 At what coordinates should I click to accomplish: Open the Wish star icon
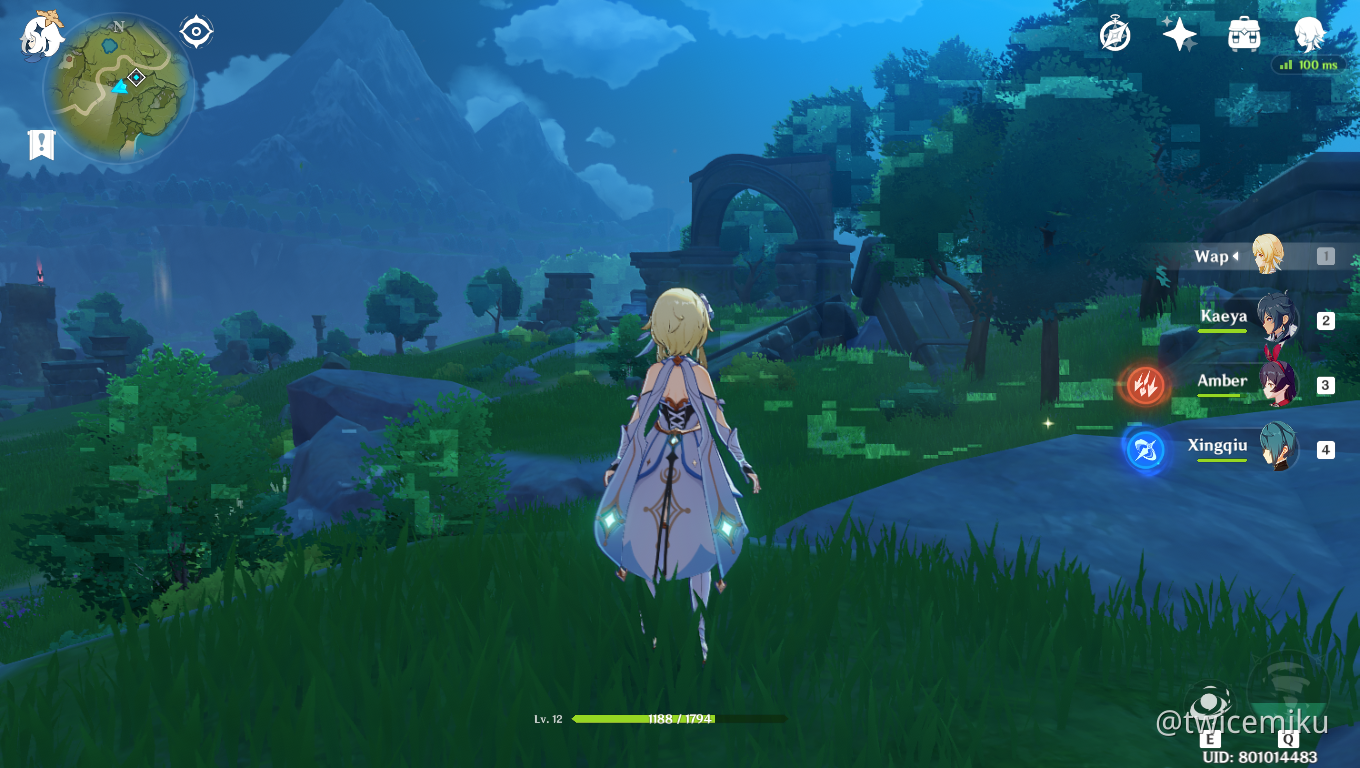[x=1180, y=34]
